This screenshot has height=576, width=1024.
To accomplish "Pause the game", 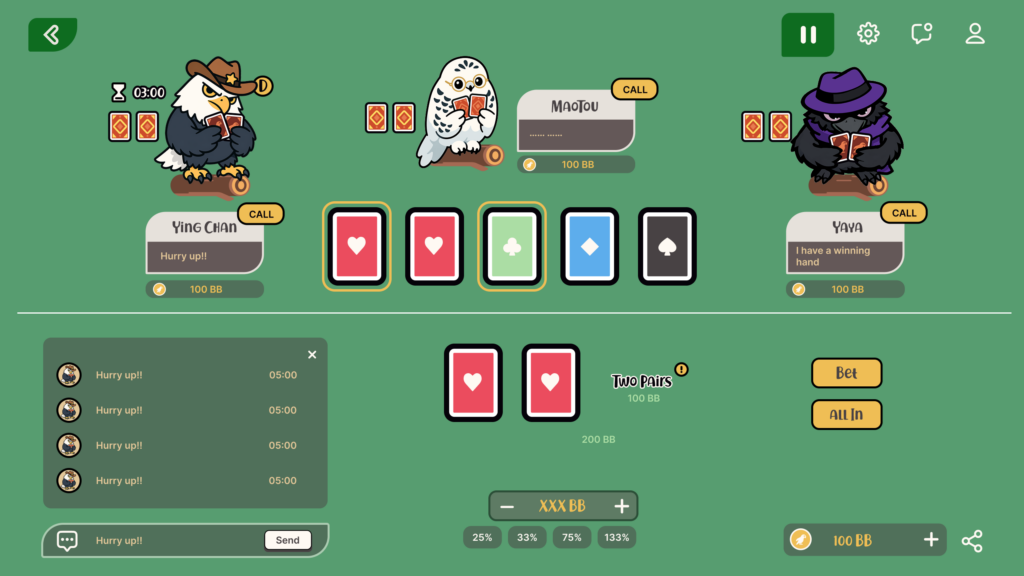I will coord(807,35).
